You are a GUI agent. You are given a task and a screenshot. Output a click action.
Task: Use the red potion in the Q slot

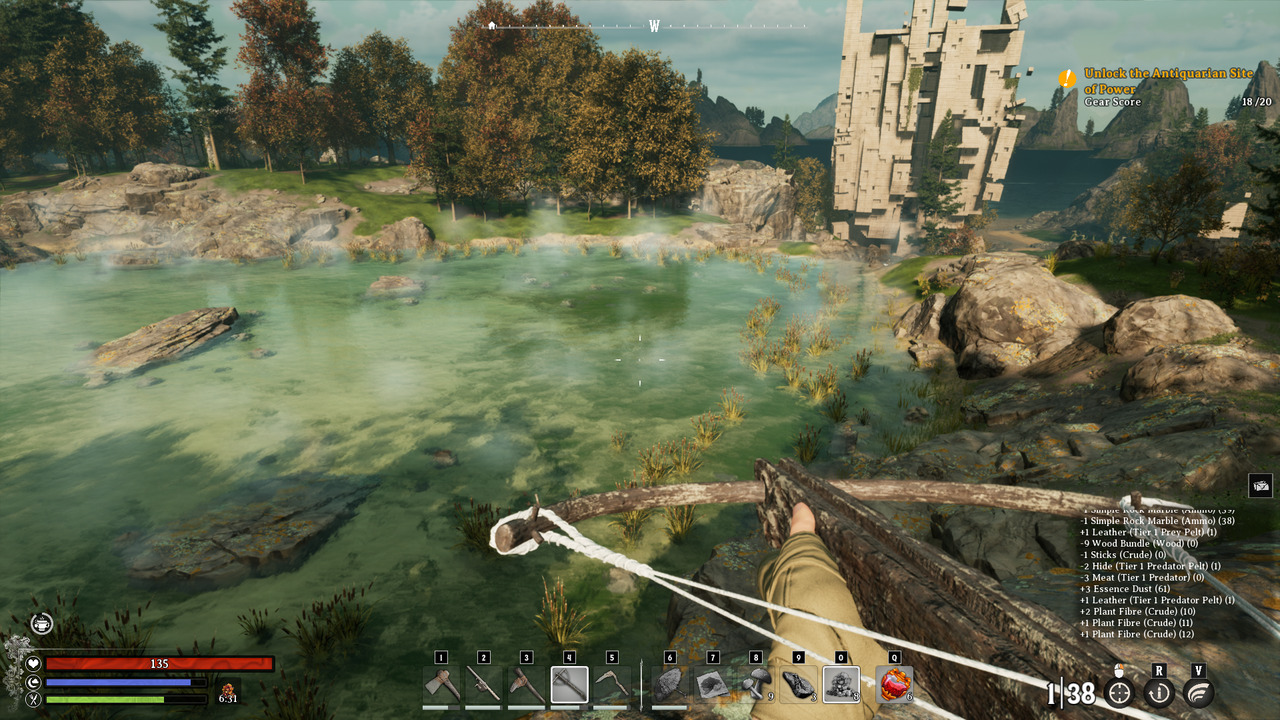tap(894, 685)
